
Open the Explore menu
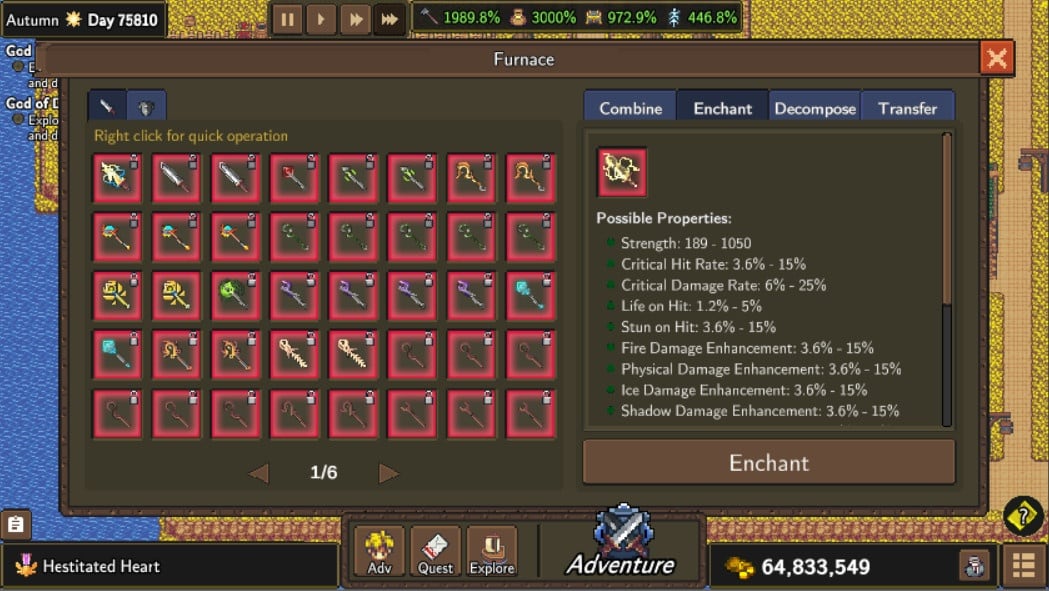click(x=492, y=551)
